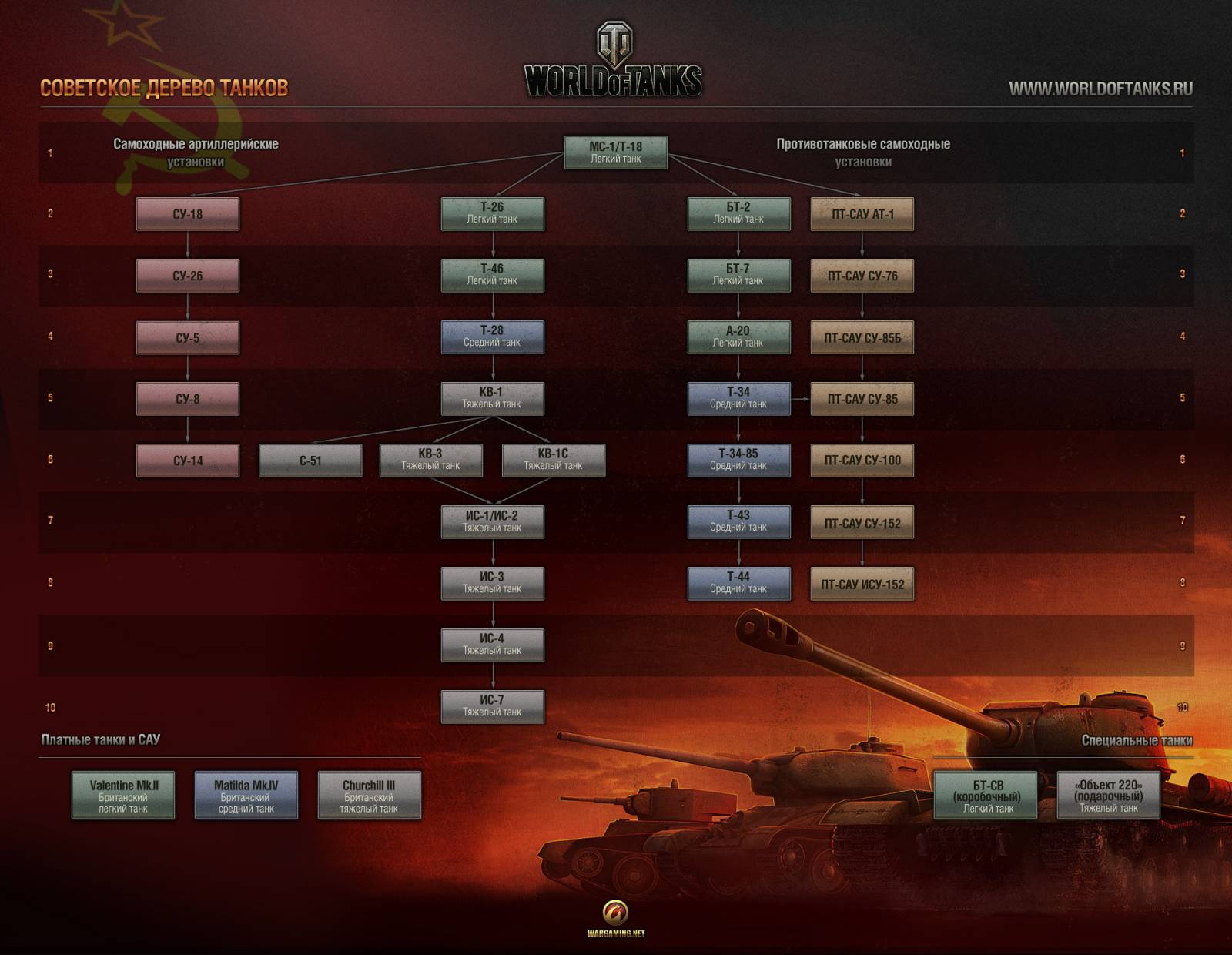
Task: Open the ИС-1/ИС-2 heavy tank node
Action: (x=492, y=521)
